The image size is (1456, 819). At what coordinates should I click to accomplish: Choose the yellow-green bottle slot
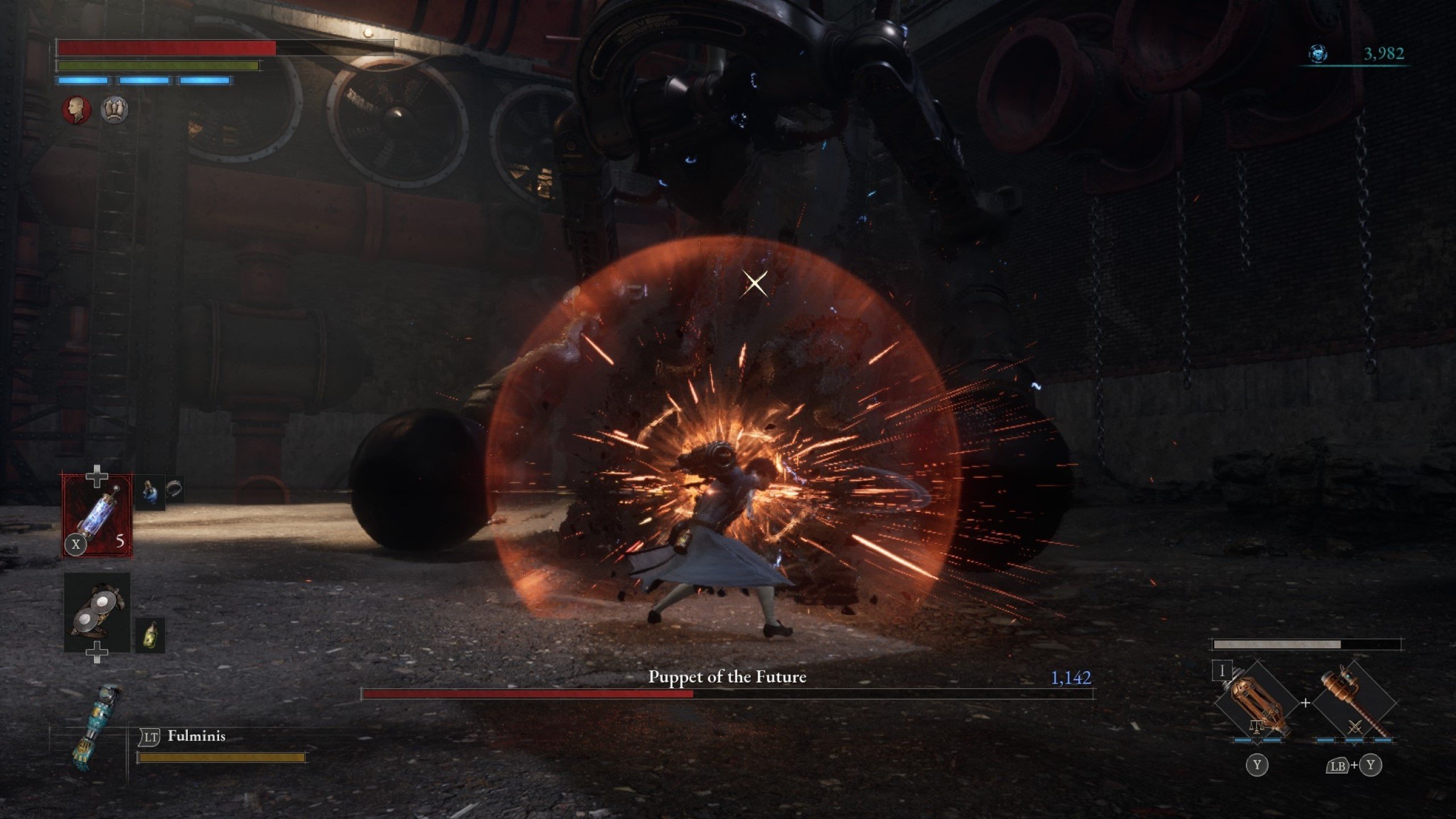150,635
